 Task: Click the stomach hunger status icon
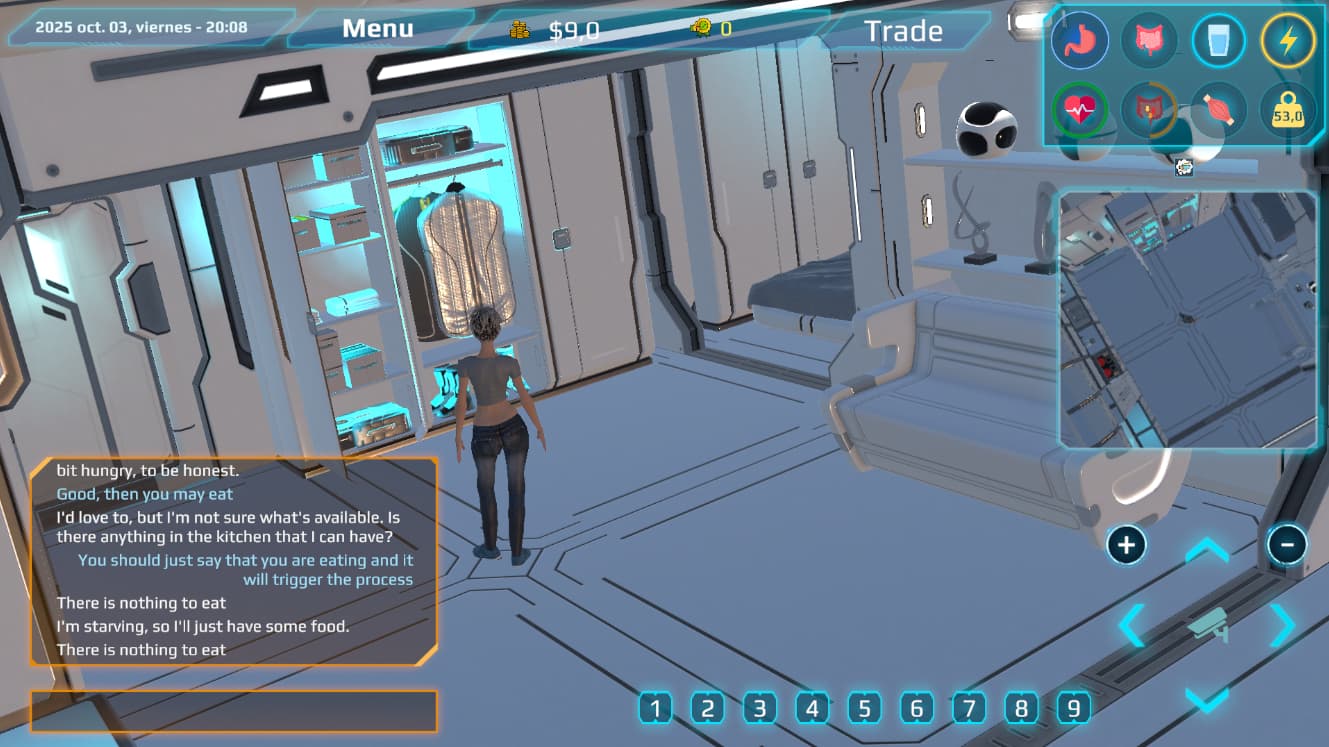tap(1080, 41)
